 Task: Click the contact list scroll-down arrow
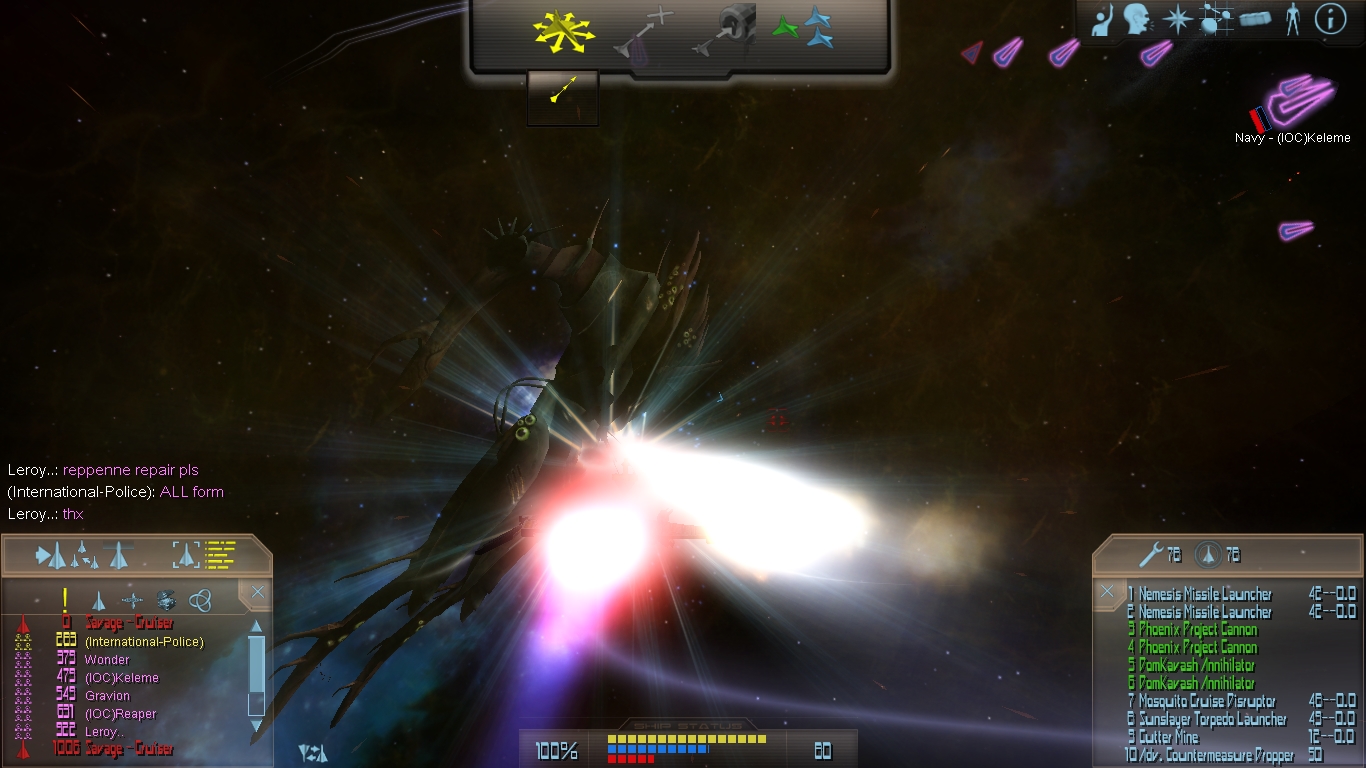coord(256,724)
